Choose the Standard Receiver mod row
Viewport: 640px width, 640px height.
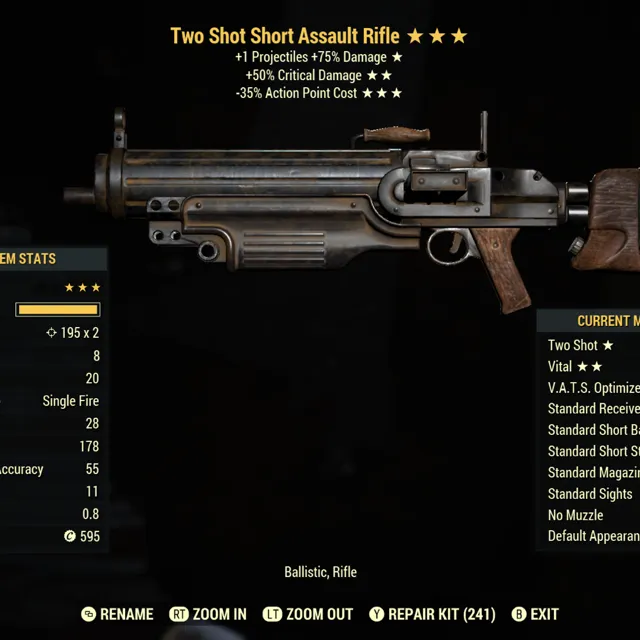pos(593,409)
